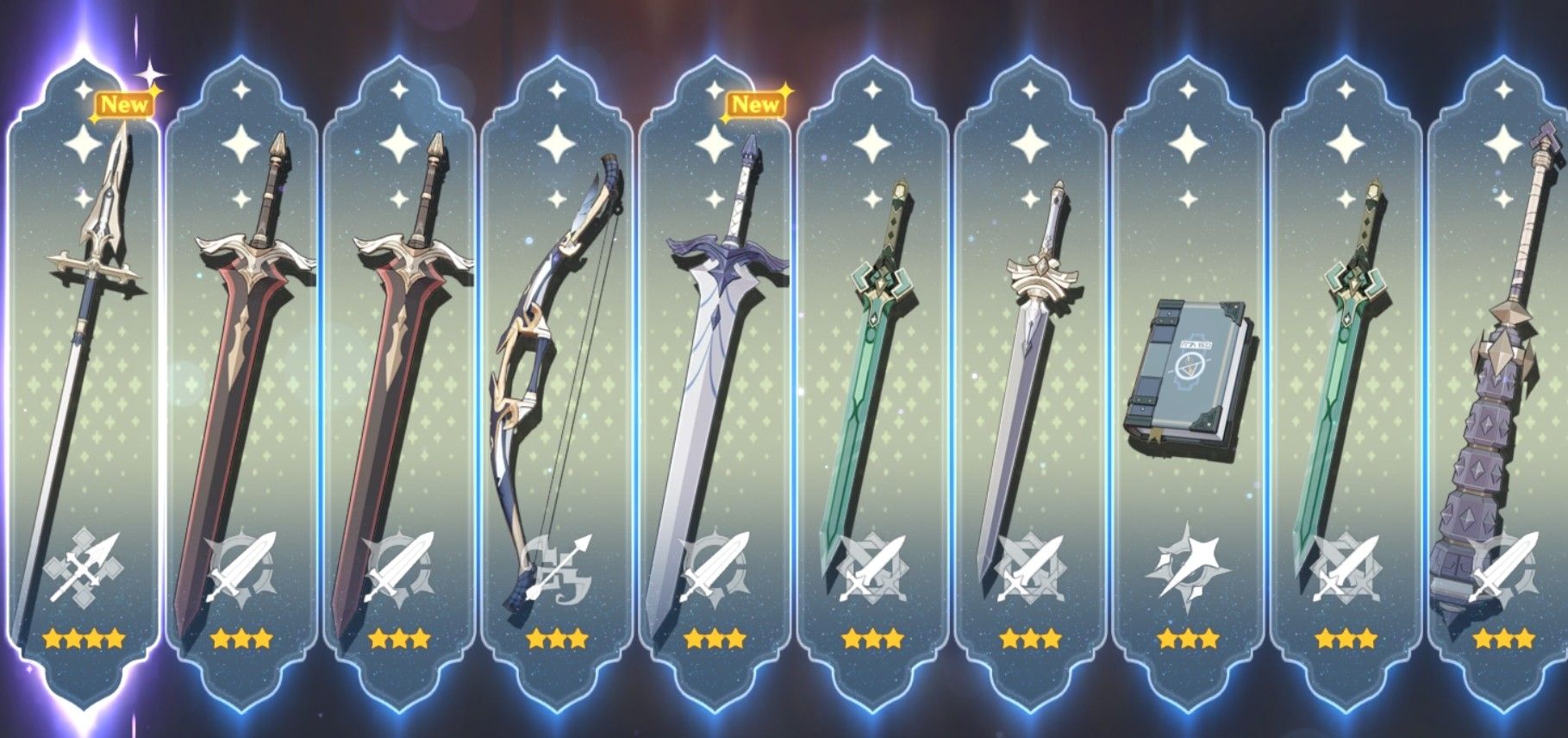
Task: Select the 4-star polearm card
Action: coord(82,362)
